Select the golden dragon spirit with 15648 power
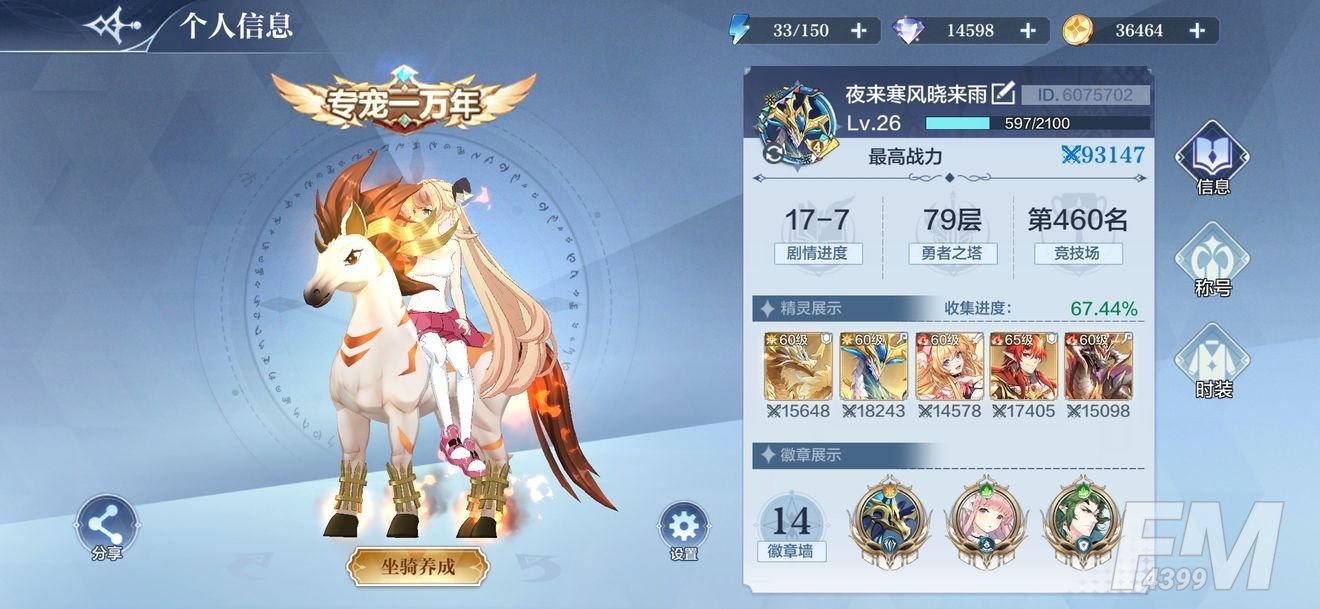The image size is (1320, 609). point(796,366)
